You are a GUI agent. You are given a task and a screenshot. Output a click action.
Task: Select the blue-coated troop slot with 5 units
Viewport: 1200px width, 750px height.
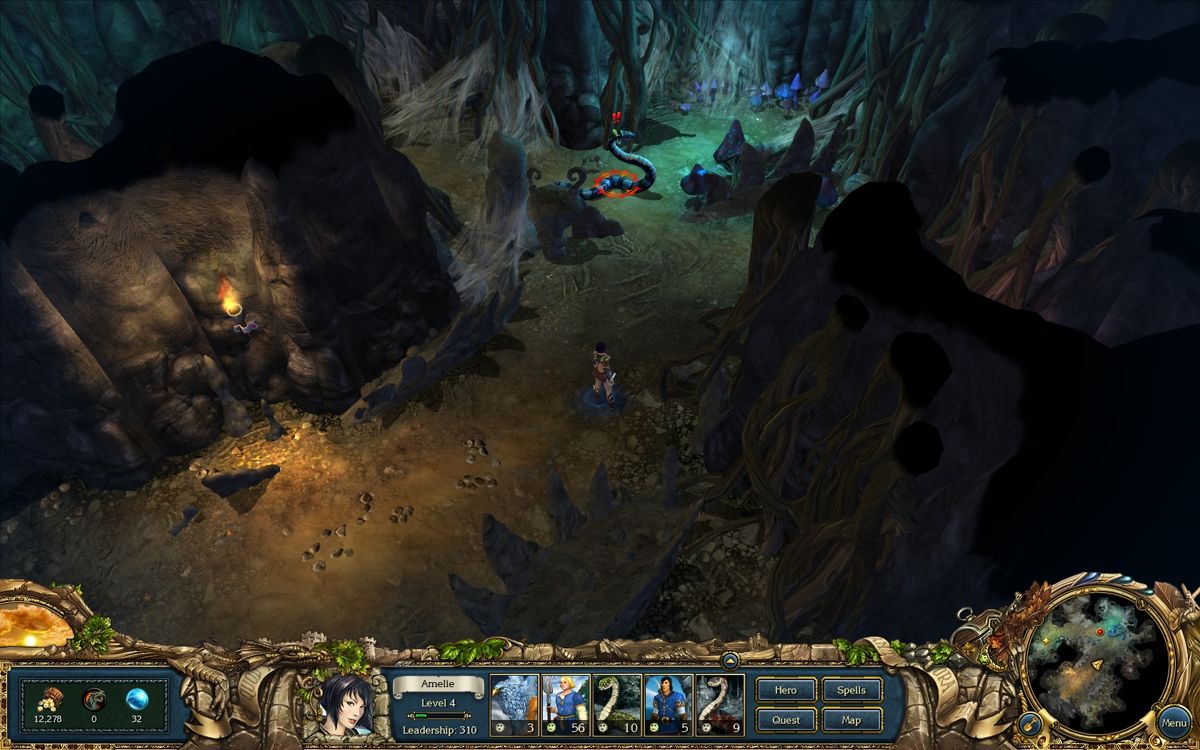click(x=669, y=706)
